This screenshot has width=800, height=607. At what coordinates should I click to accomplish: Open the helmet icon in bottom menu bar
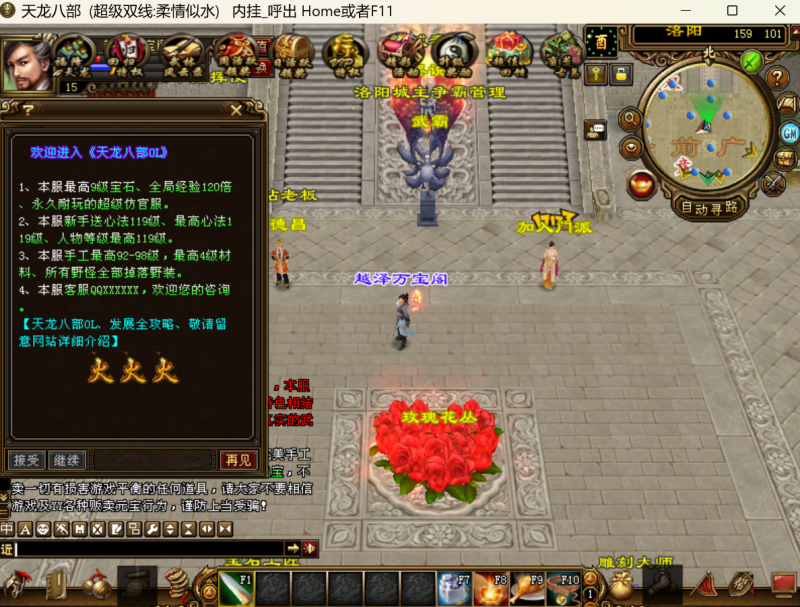coord(17,583)
